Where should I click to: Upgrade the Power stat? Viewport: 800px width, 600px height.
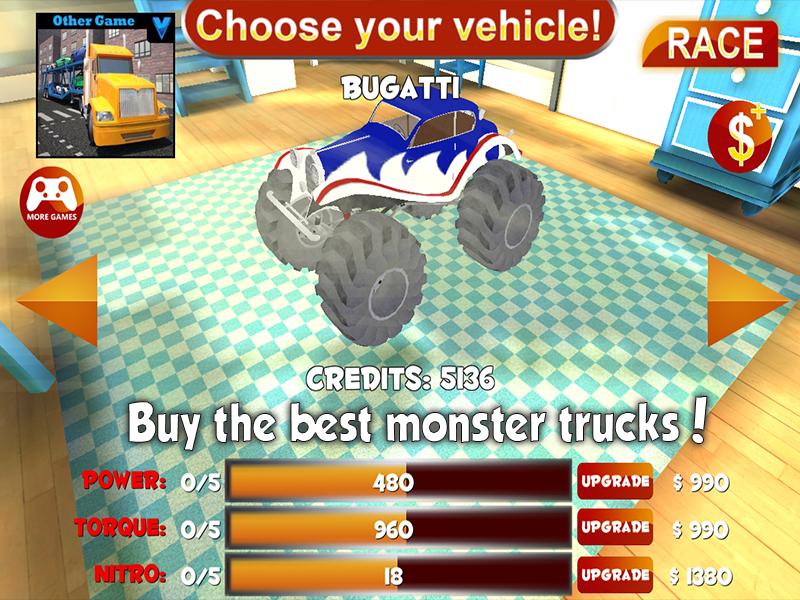615,482
